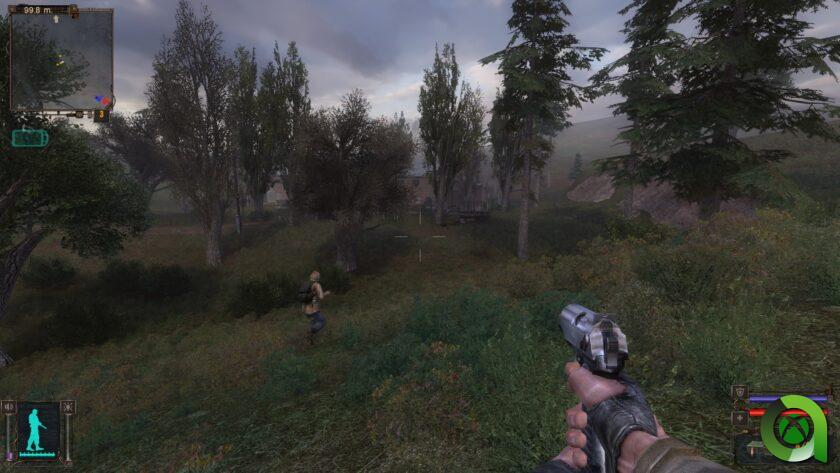Click the health cross icon

739,417
